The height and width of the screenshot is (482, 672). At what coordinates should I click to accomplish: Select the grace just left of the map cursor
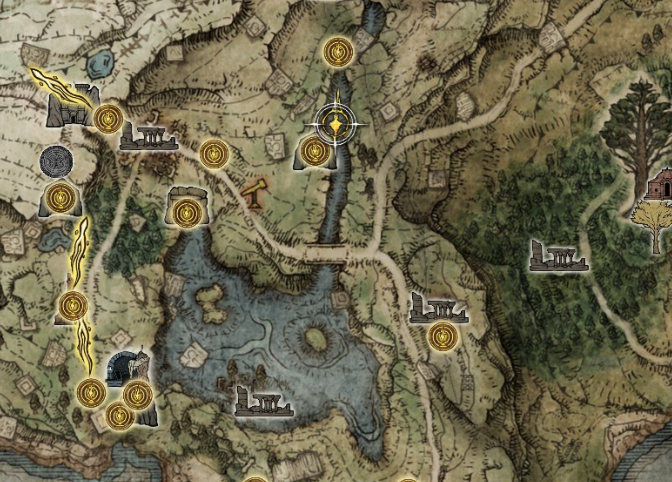[314, 152]
